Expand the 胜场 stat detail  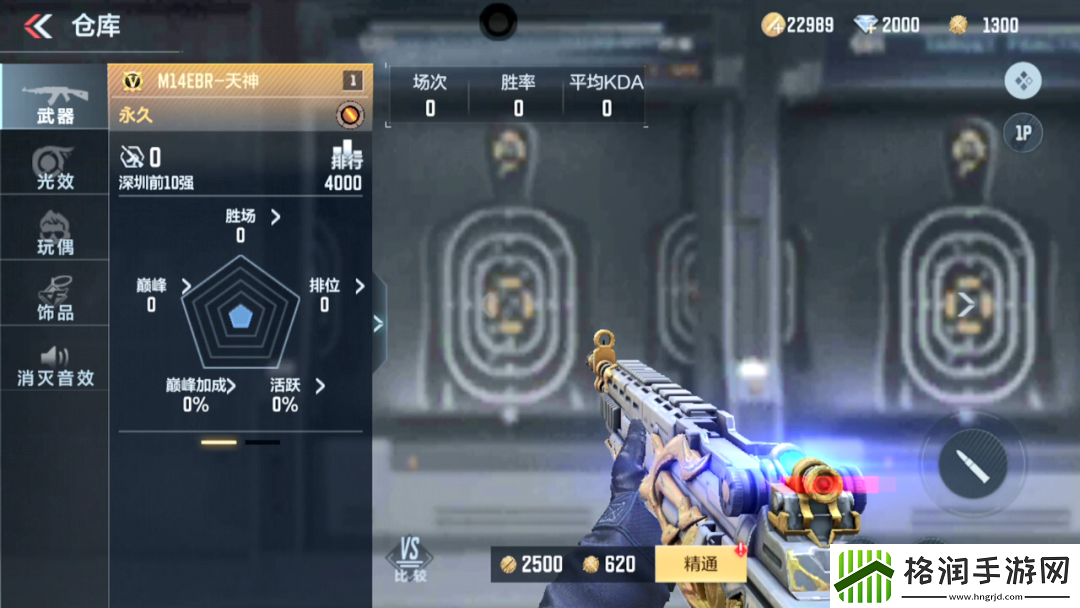click(x=276, y=216)
